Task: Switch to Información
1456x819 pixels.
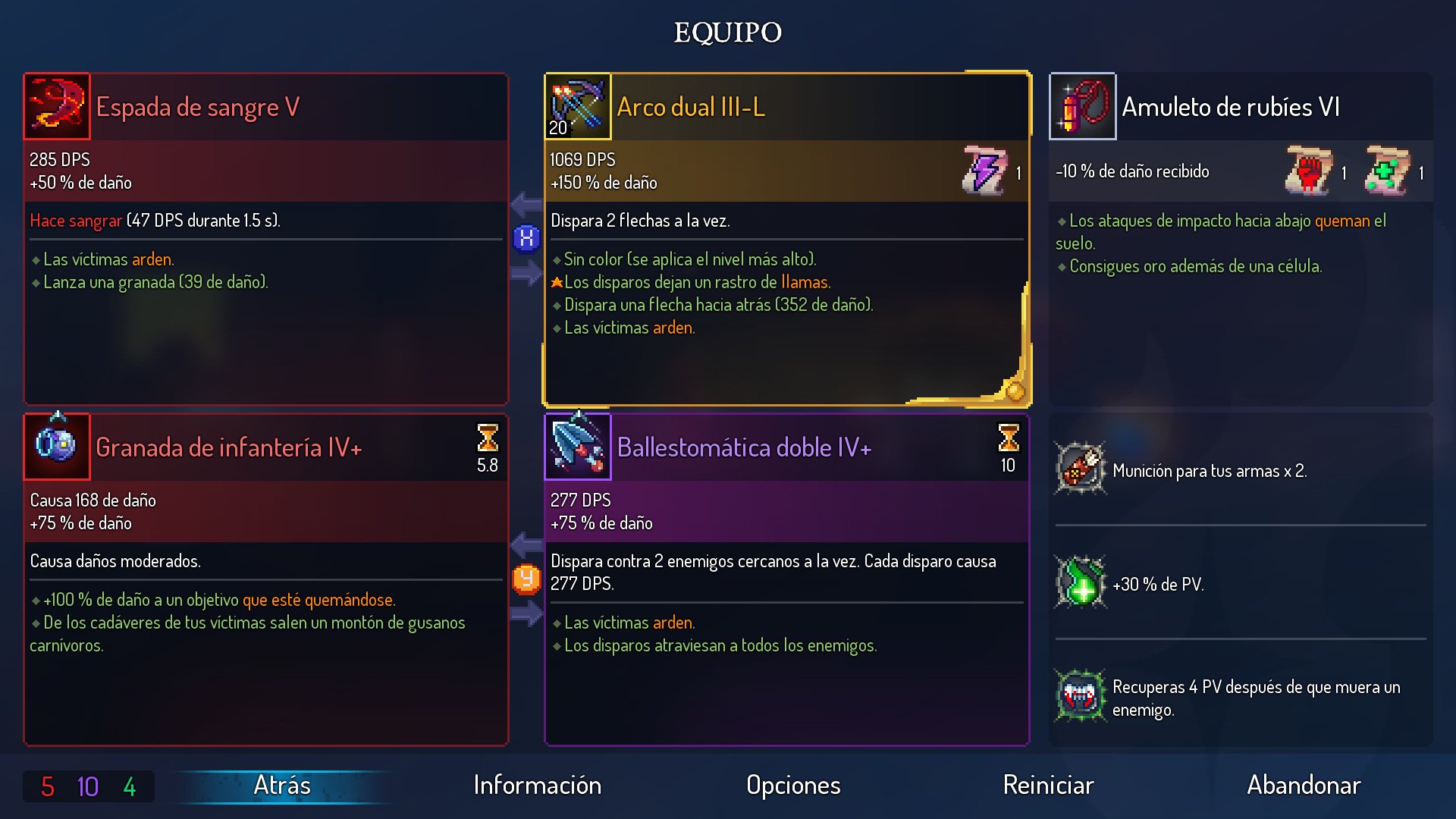Action: click(x=537, y=786)
